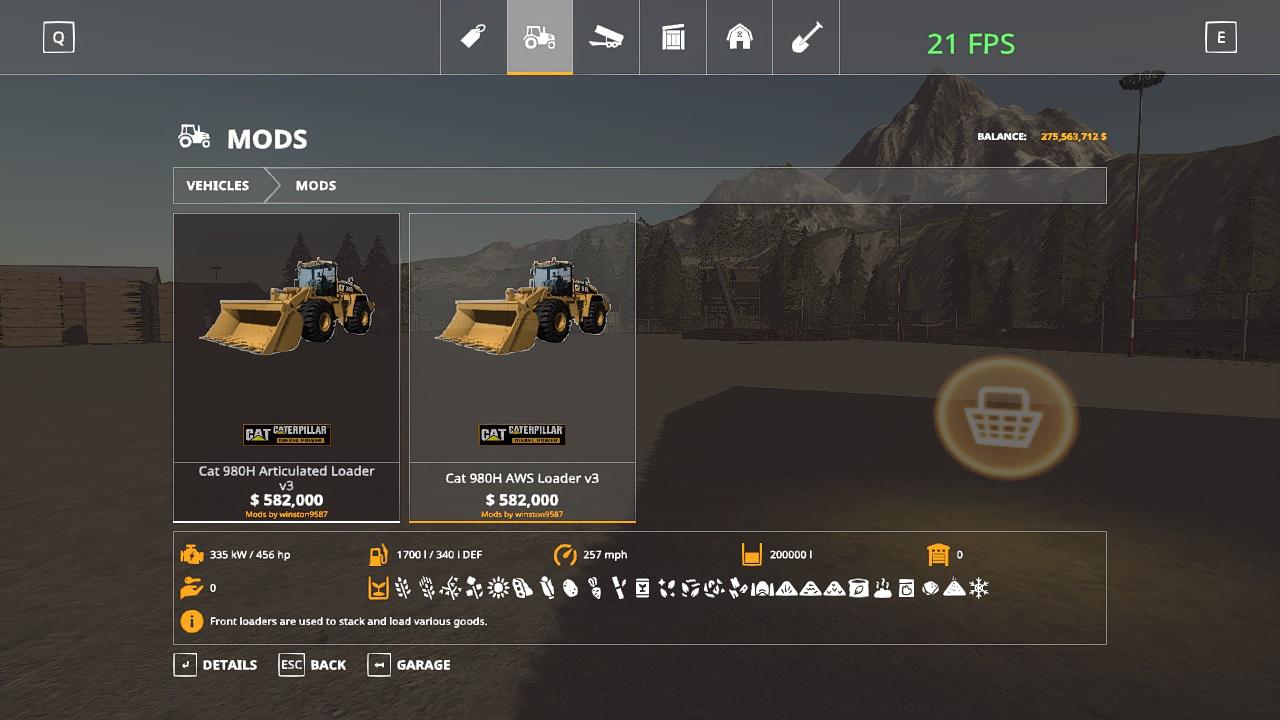
Task: Open the price tag sales tab
Action: [473, 38]
